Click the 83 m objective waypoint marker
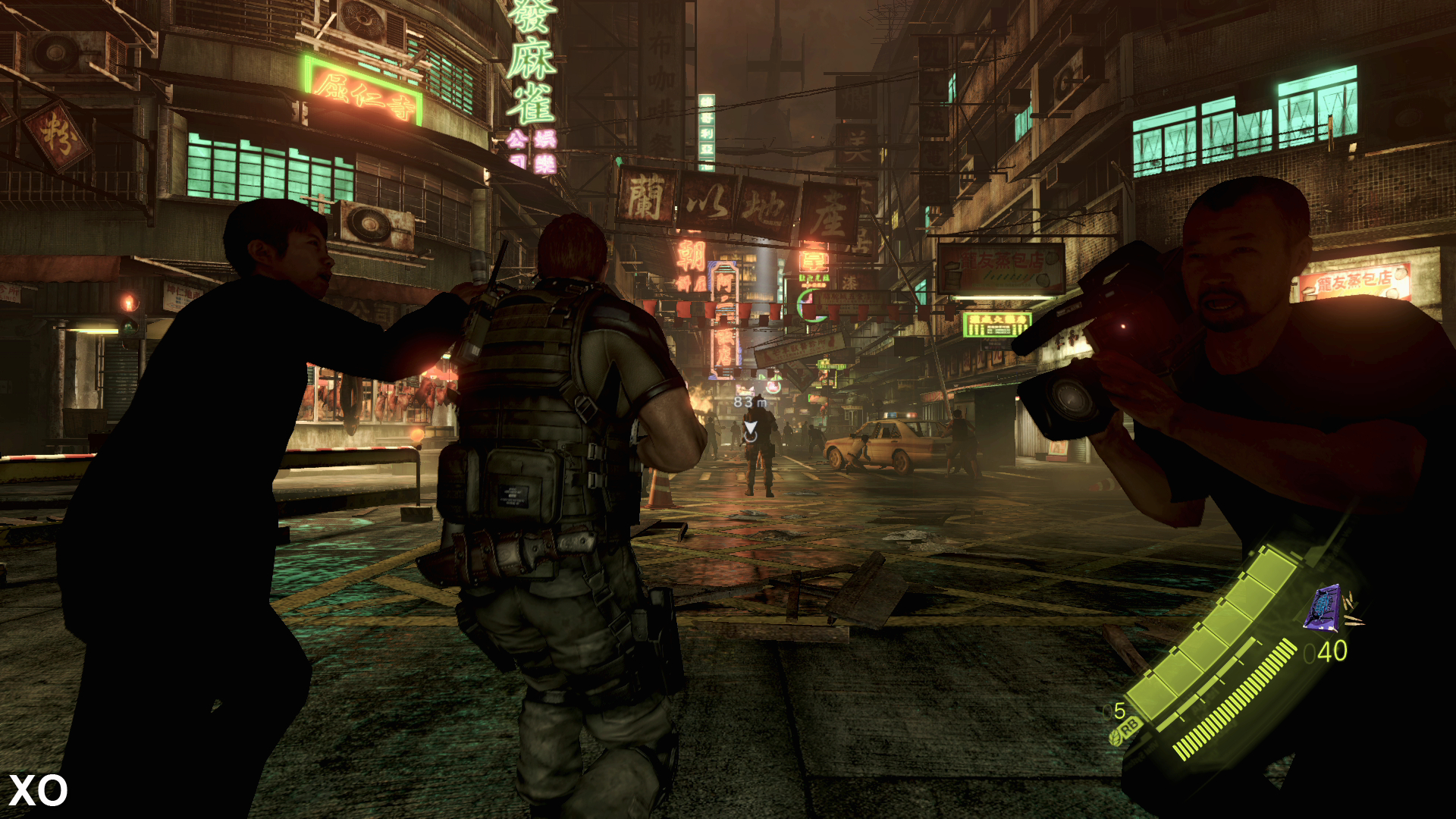Viewport: 1456px width, 819px height. [x=750, y=429]
